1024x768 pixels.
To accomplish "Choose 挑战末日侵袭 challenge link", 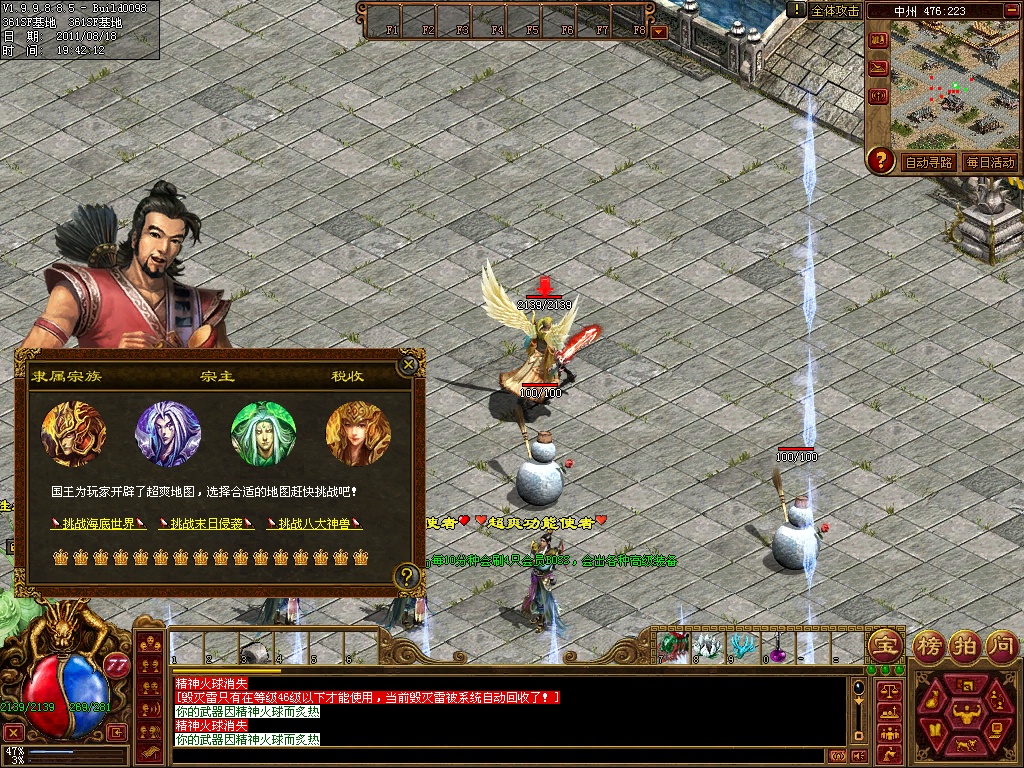I will point(206,523).
